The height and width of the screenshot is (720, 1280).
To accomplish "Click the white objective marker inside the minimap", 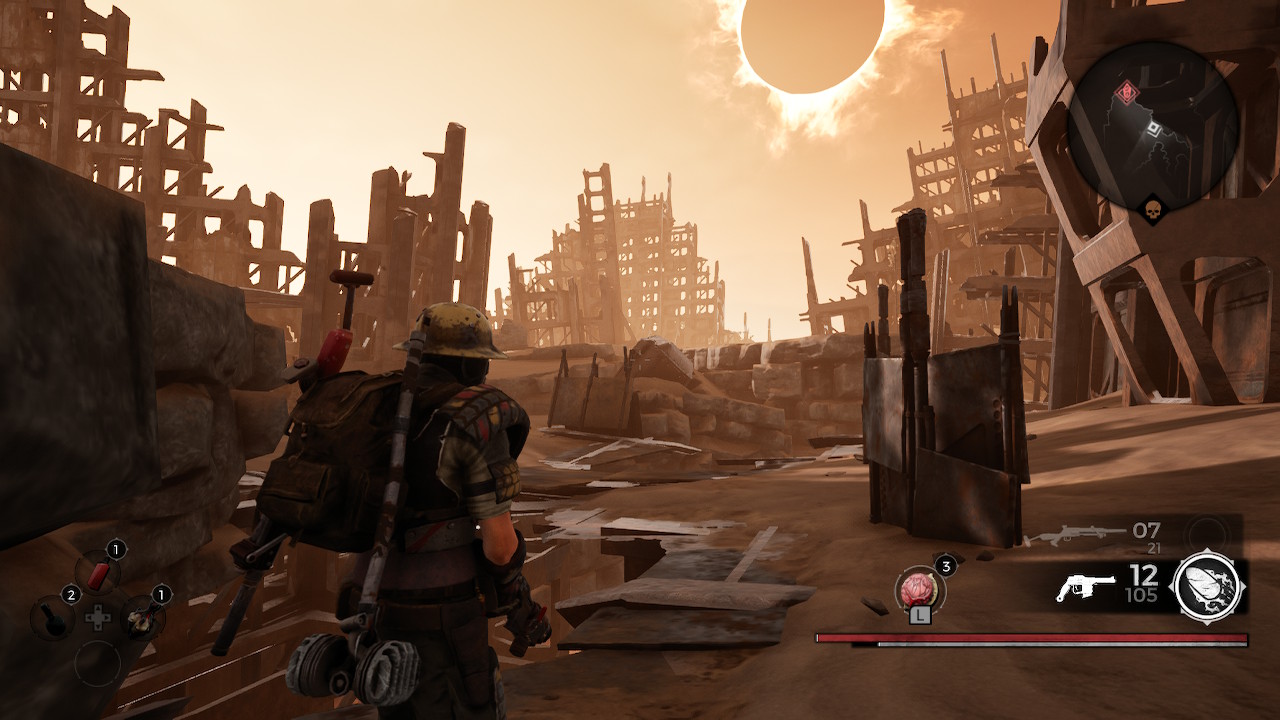I will click(1154, 129).
